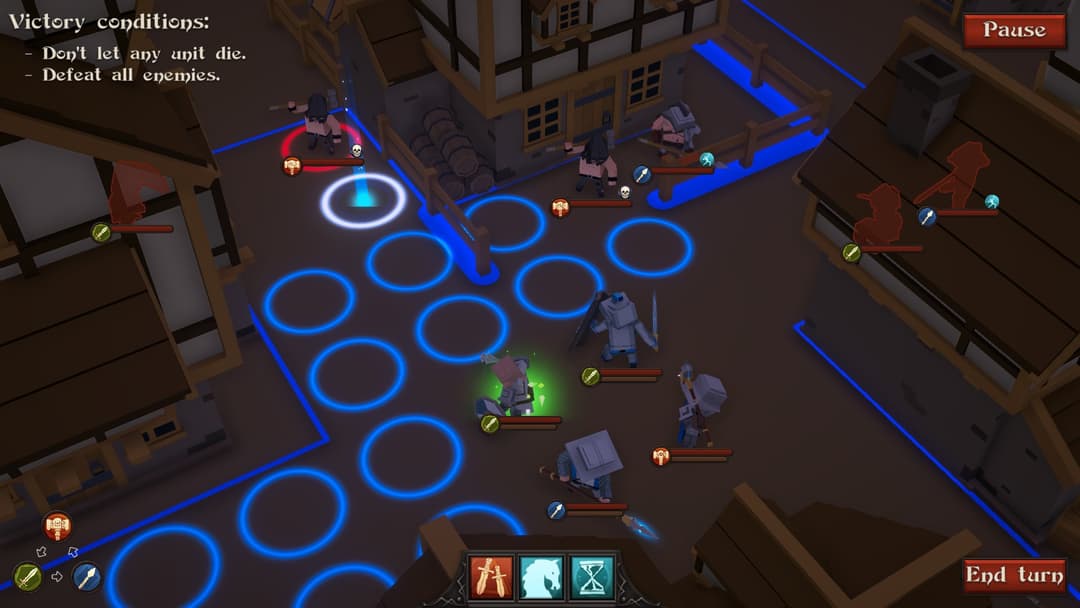Pause the game
This screenshot has height=608, width=1080.
(1013, 30)
